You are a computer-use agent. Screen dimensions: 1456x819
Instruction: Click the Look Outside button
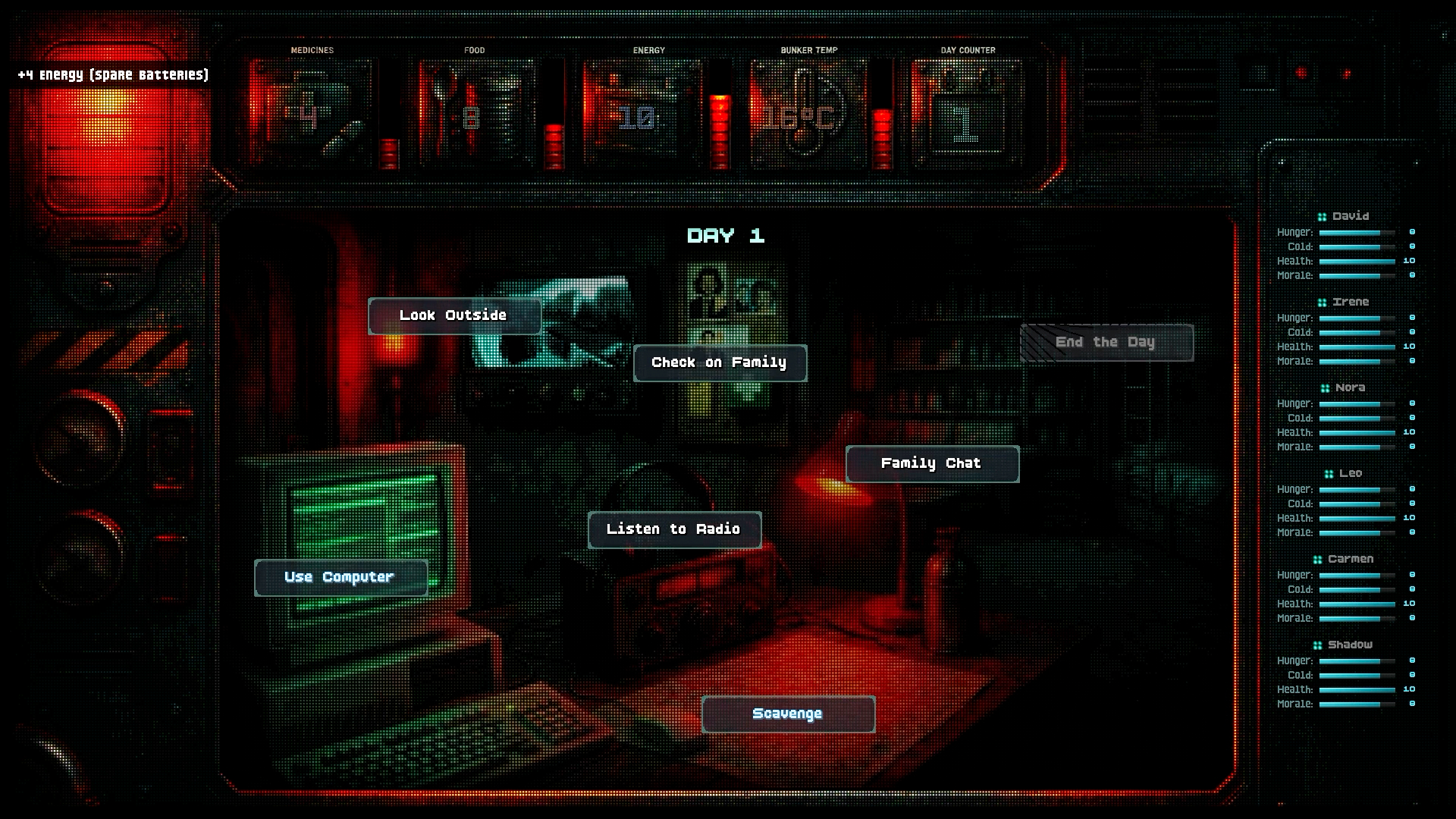454,315
